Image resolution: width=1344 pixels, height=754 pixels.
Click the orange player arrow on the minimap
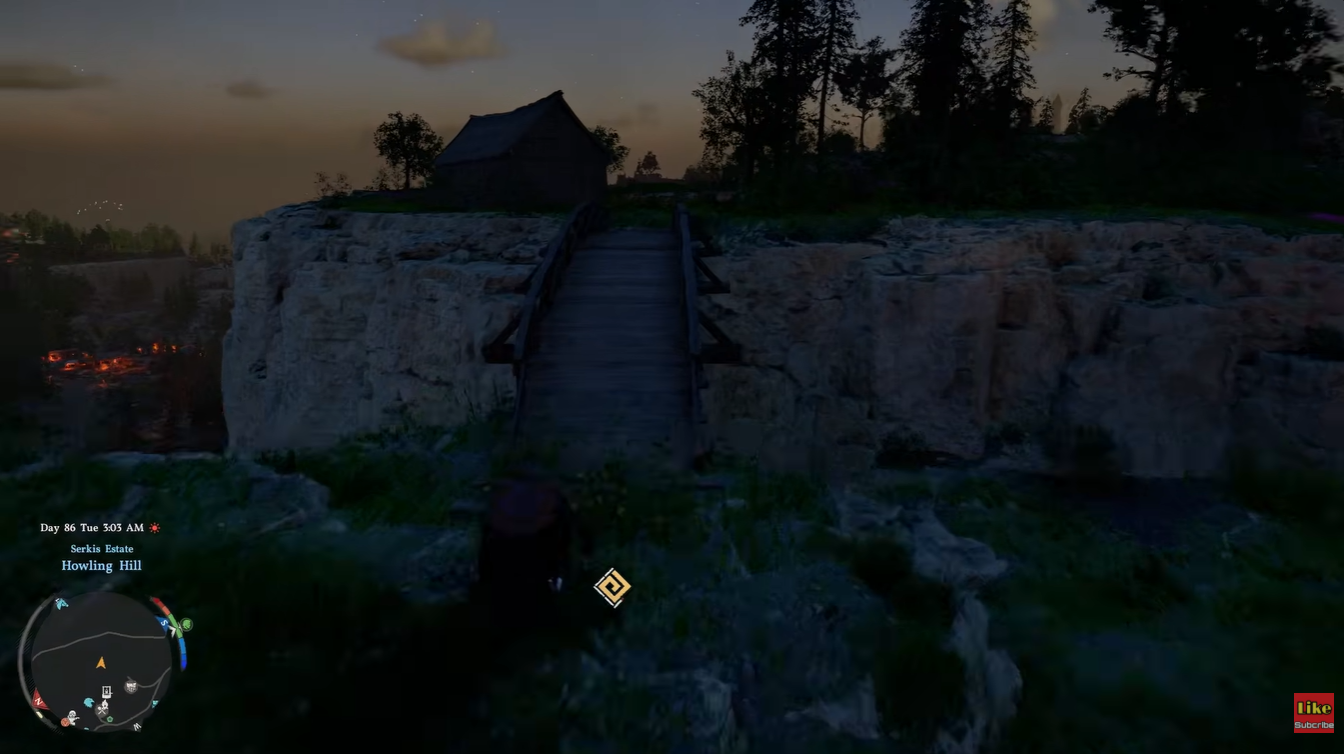pos(102,662)
